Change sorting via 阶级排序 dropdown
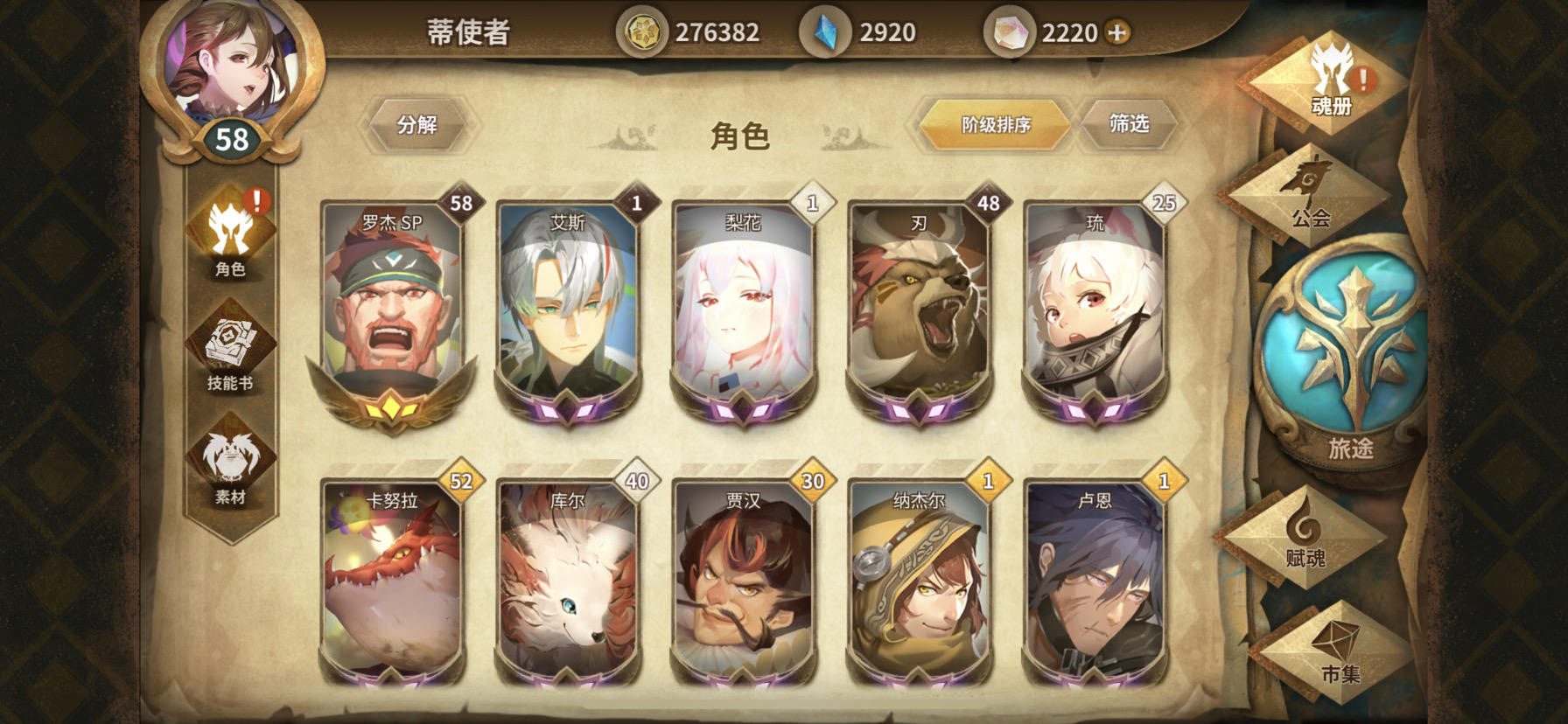Image resolution: width=1568 pixels, height=724 pixels. pyautogui.click(x=993, y=125)
